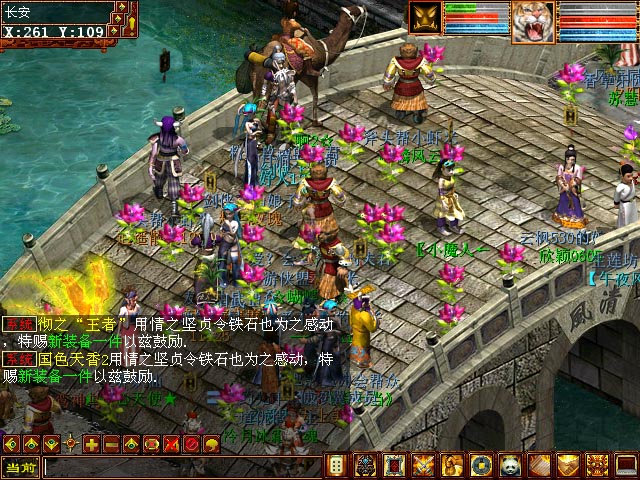The height and width of the screenshot is (480, 640).
Task: Click the ancient coin icon
Action: click(482, 465)
